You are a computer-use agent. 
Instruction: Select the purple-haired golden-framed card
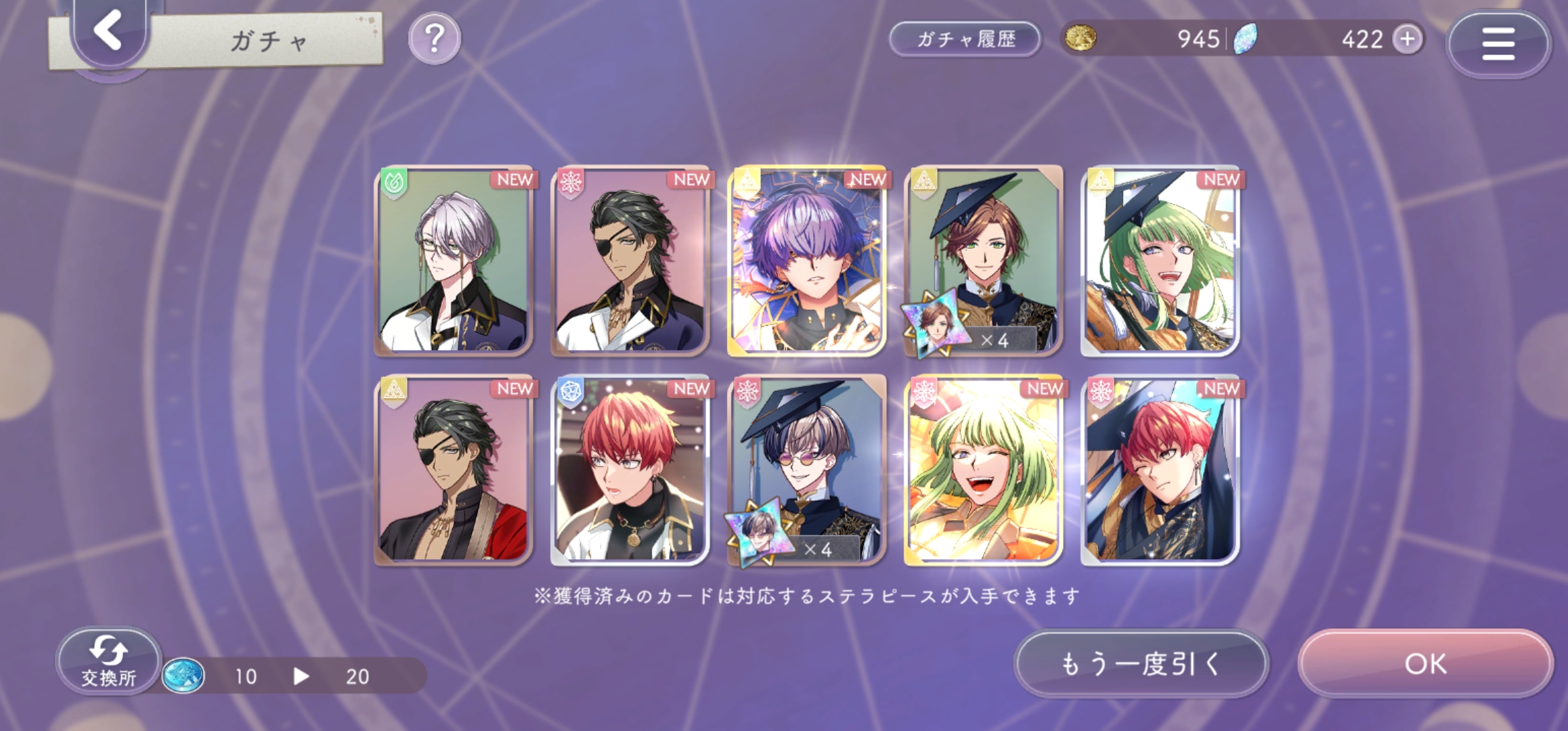click(x=806, y=261)
